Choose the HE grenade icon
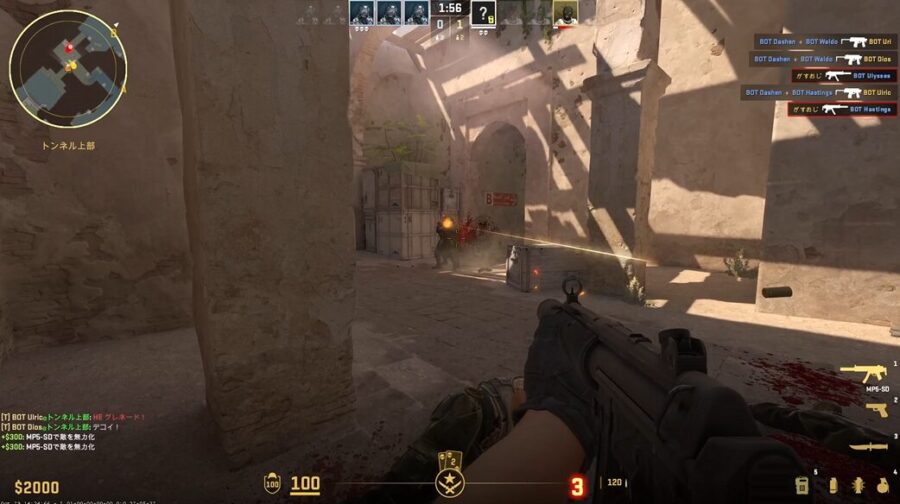The width and height of the screenshot is (900, 504). pos(882,486)
